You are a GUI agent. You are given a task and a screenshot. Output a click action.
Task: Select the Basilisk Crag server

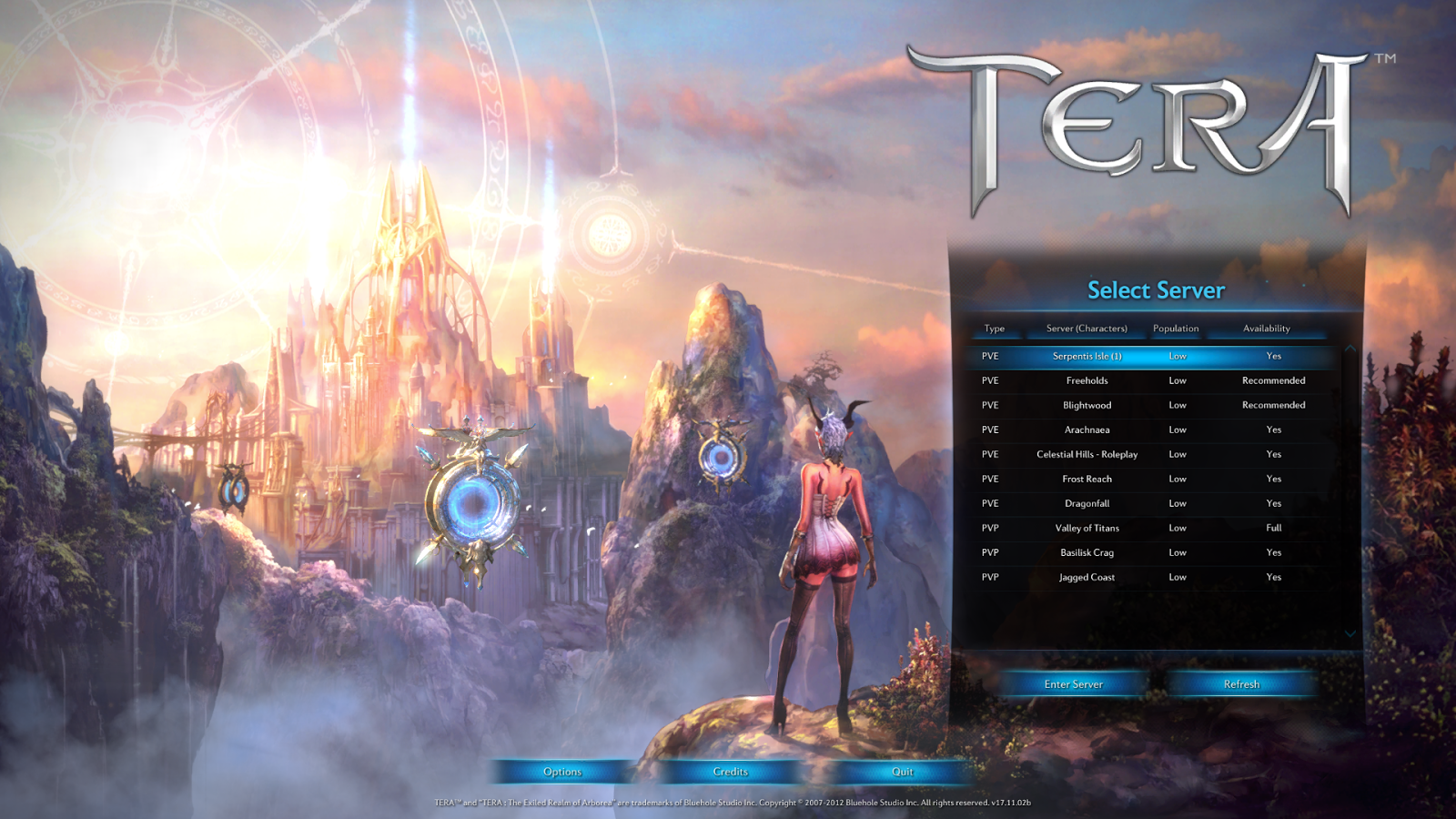pos(1086,552)
